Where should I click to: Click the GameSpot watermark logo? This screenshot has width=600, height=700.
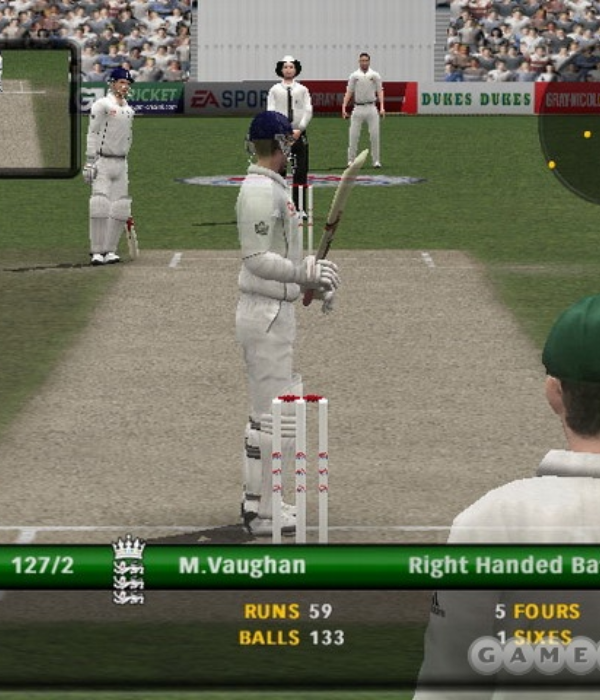(534, 655)
